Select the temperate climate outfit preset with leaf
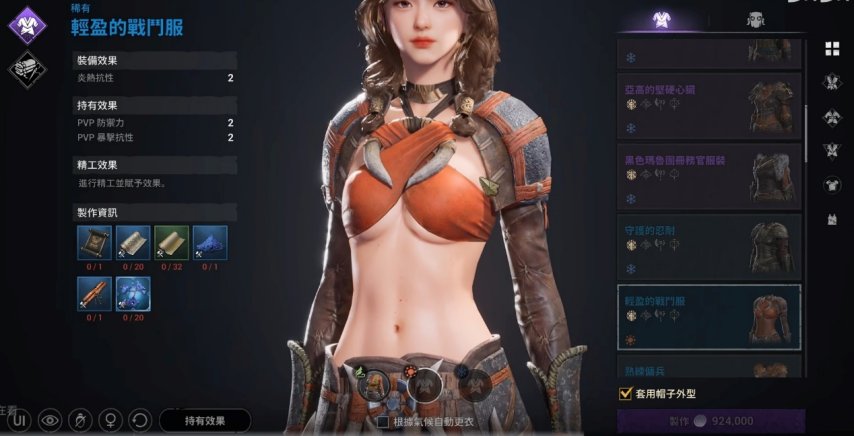The width and height of the screenshot is (854, 436). [x=372, y=383]
